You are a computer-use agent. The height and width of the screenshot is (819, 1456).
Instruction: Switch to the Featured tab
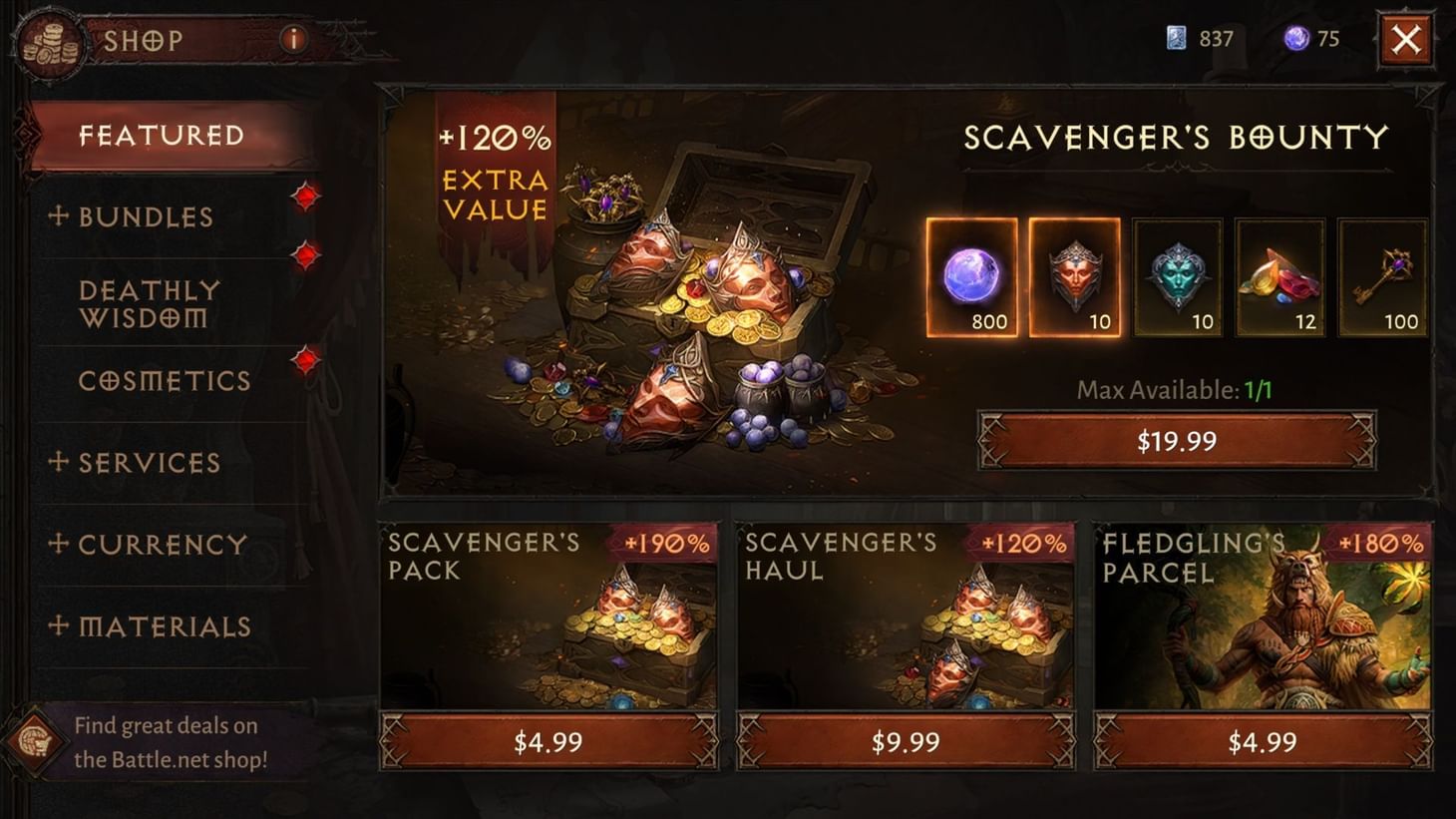click(x=164, y=134)
